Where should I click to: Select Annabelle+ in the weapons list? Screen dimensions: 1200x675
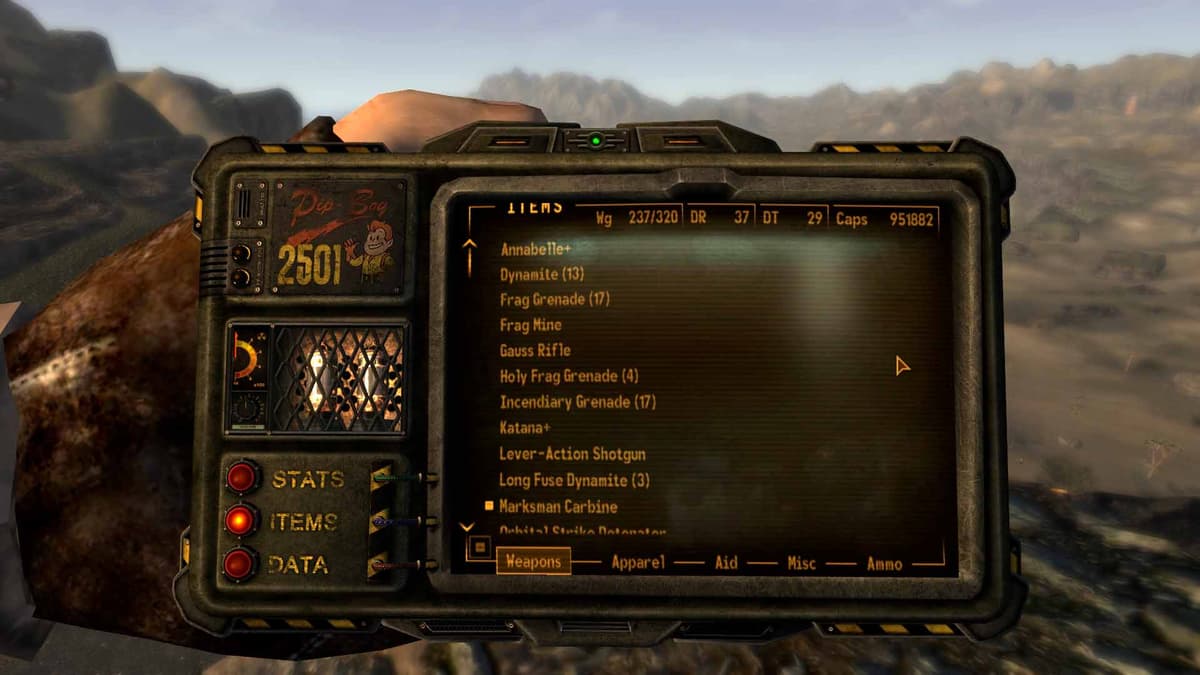(x=535, y=248)
